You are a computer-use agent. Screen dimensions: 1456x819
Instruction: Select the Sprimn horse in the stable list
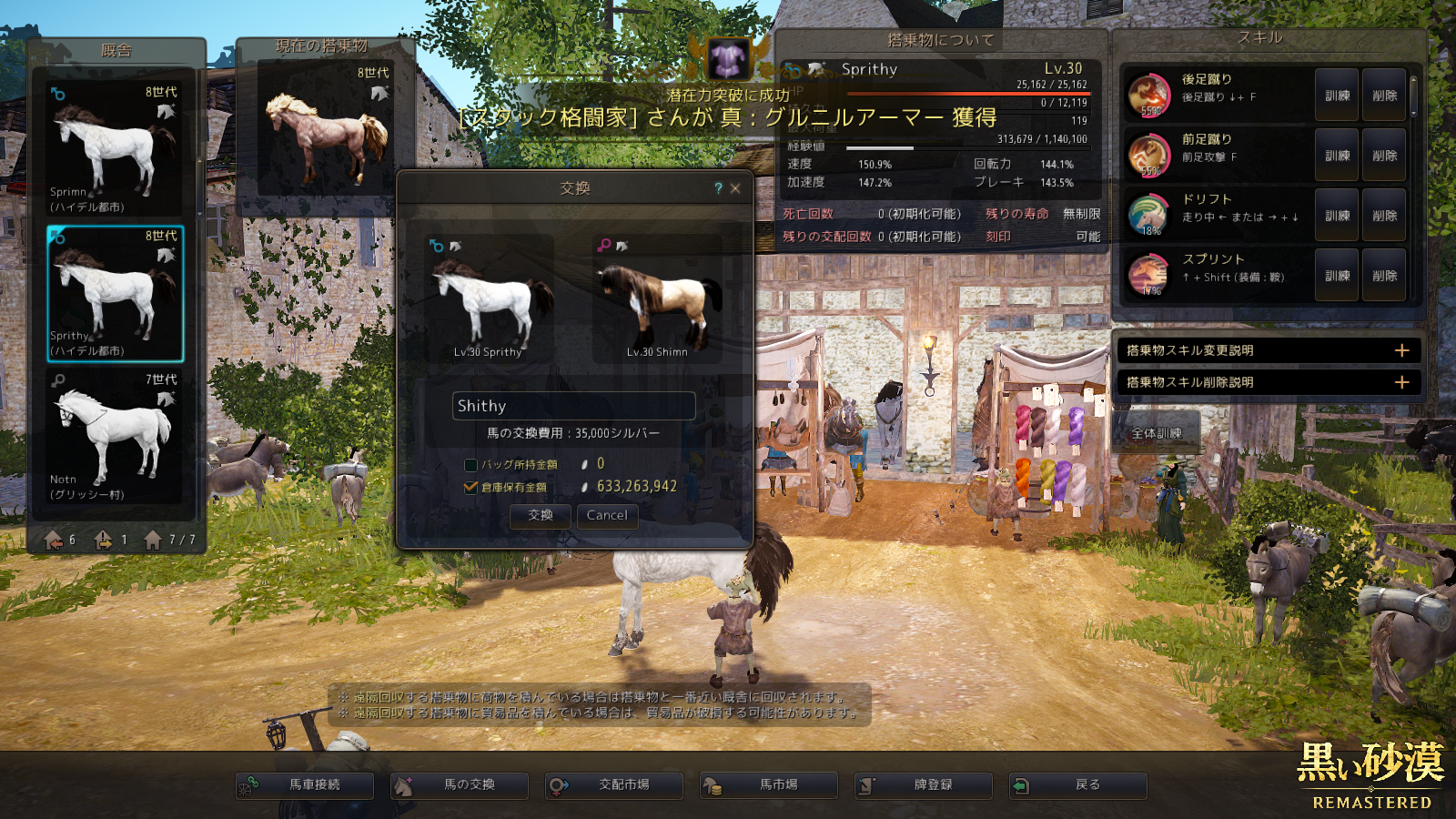pyautogui.click(x=115, y=148)
